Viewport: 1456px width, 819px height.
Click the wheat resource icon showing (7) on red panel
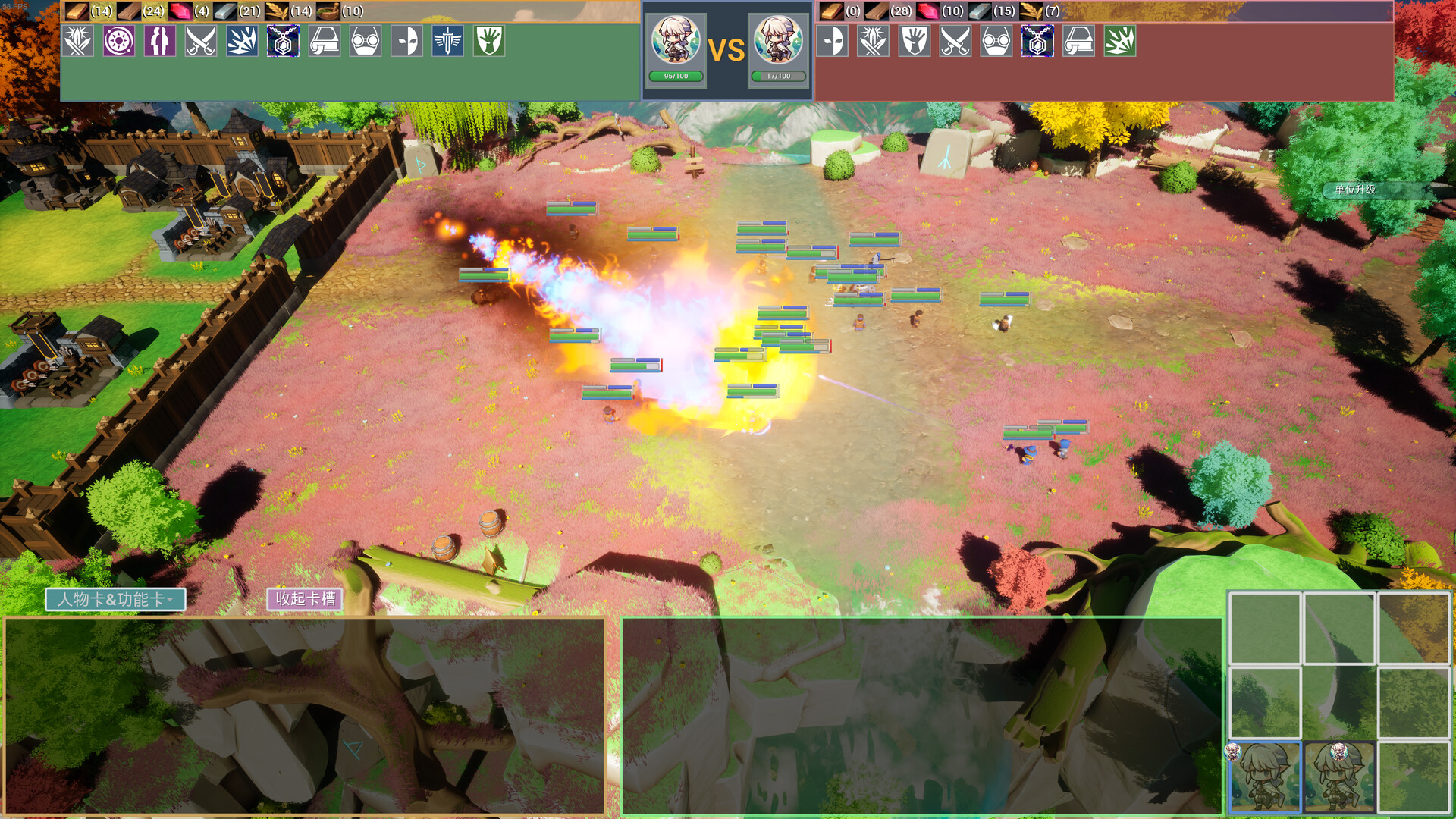click(x=1031, y=11)
